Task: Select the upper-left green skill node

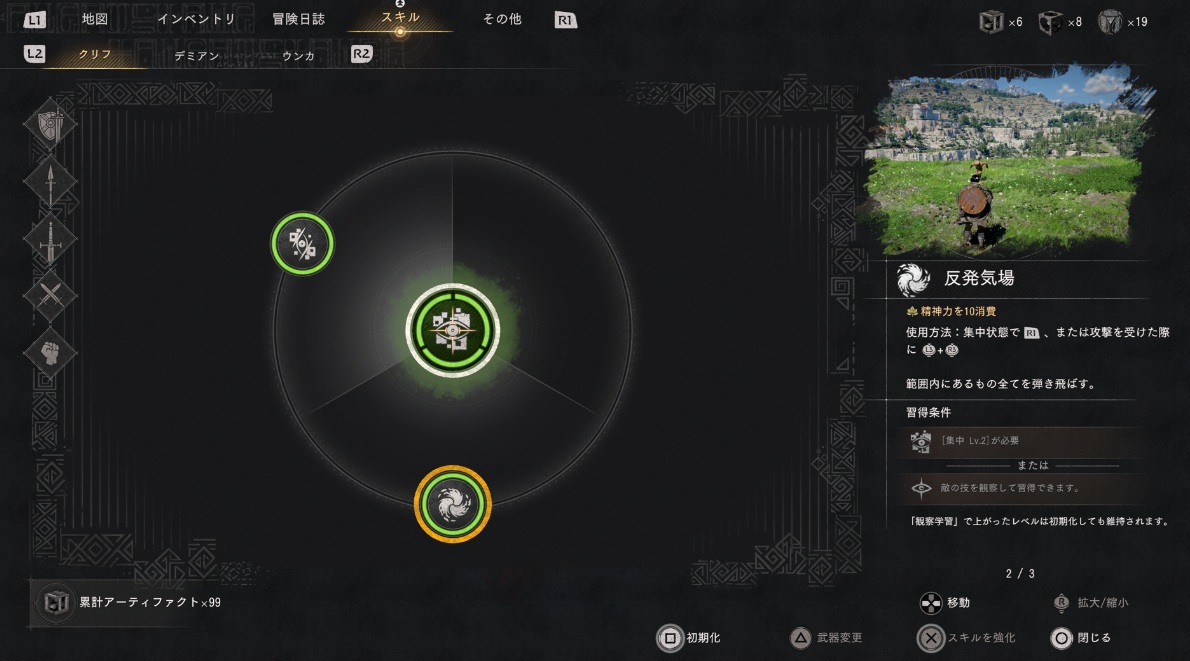Action: tap(302, 243)
